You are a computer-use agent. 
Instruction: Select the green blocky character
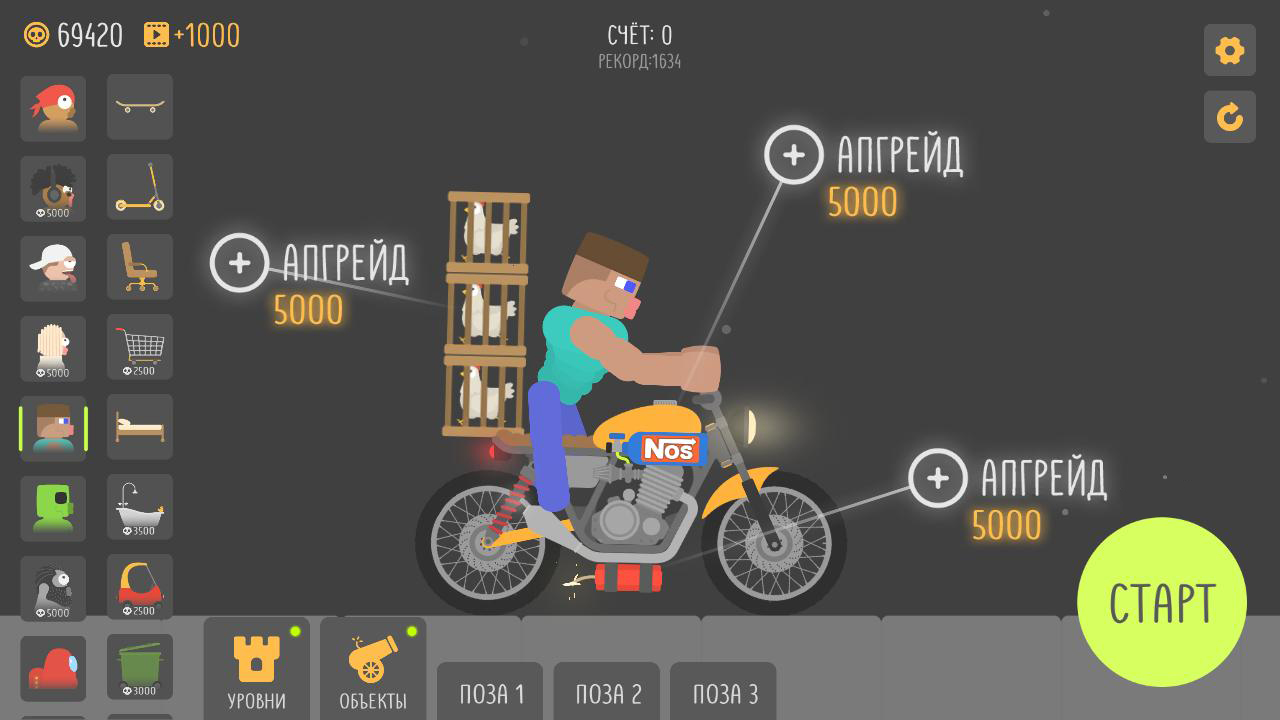pyautogui.click(x=53, y=507)
